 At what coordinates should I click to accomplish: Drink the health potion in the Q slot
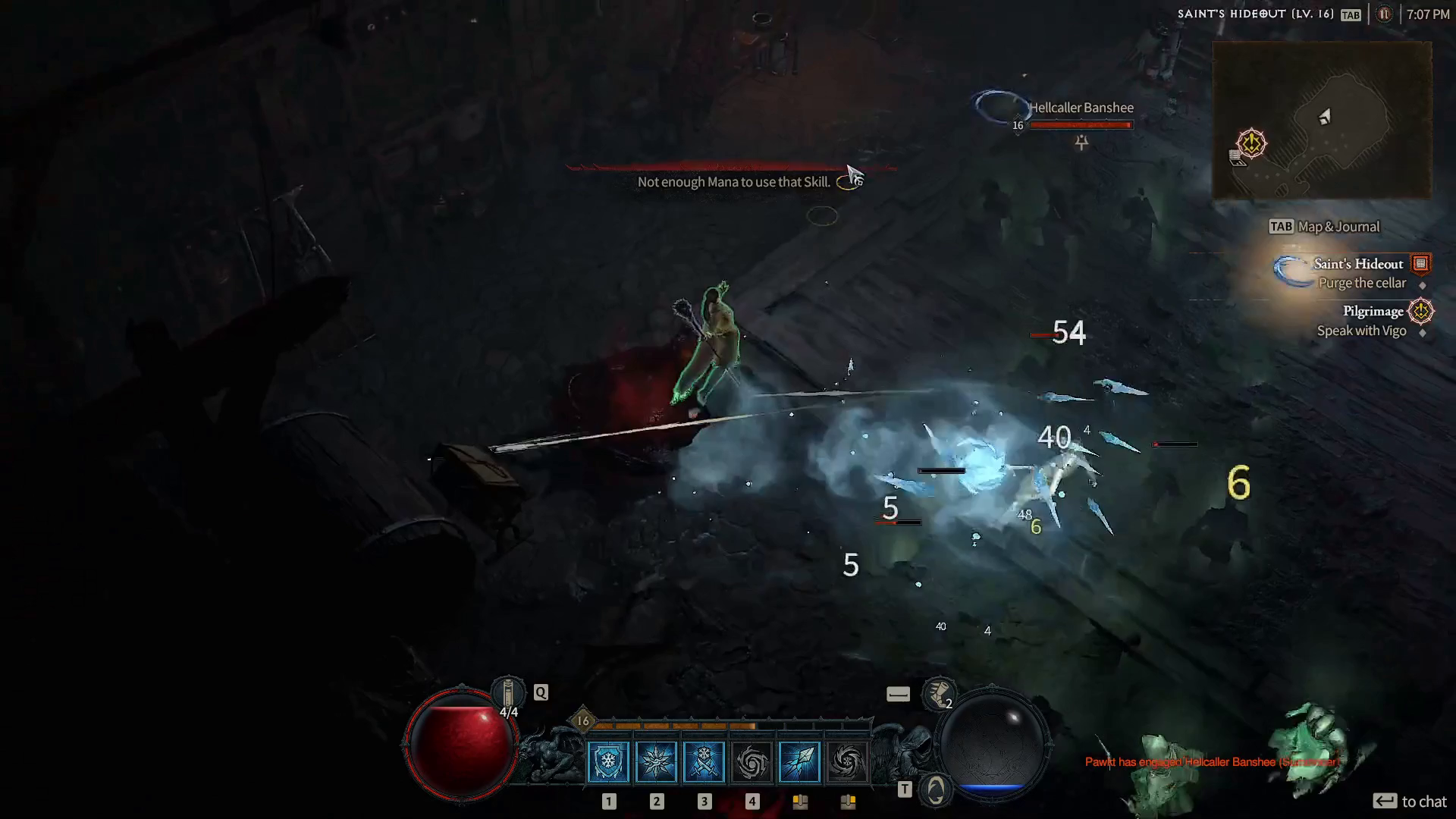(x=510, y=692)
